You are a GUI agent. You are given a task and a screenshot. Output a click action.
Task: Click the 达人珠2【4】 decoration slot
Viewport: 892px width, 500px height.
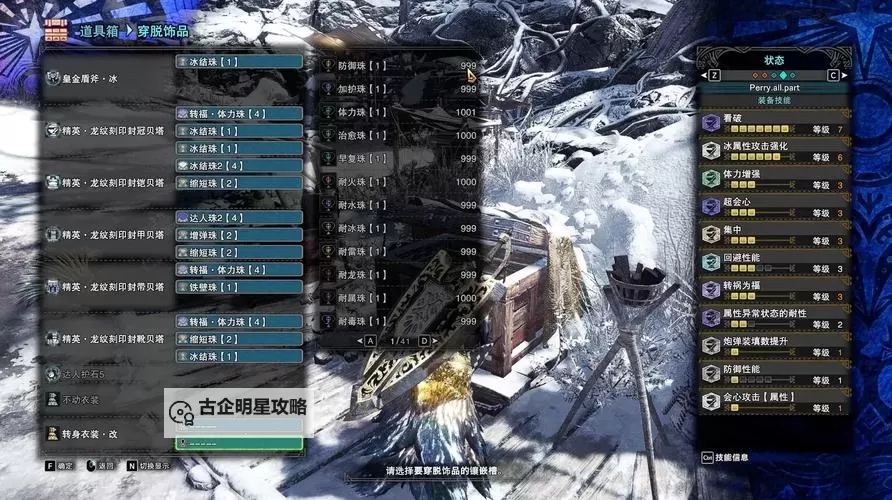click(239, 217)
